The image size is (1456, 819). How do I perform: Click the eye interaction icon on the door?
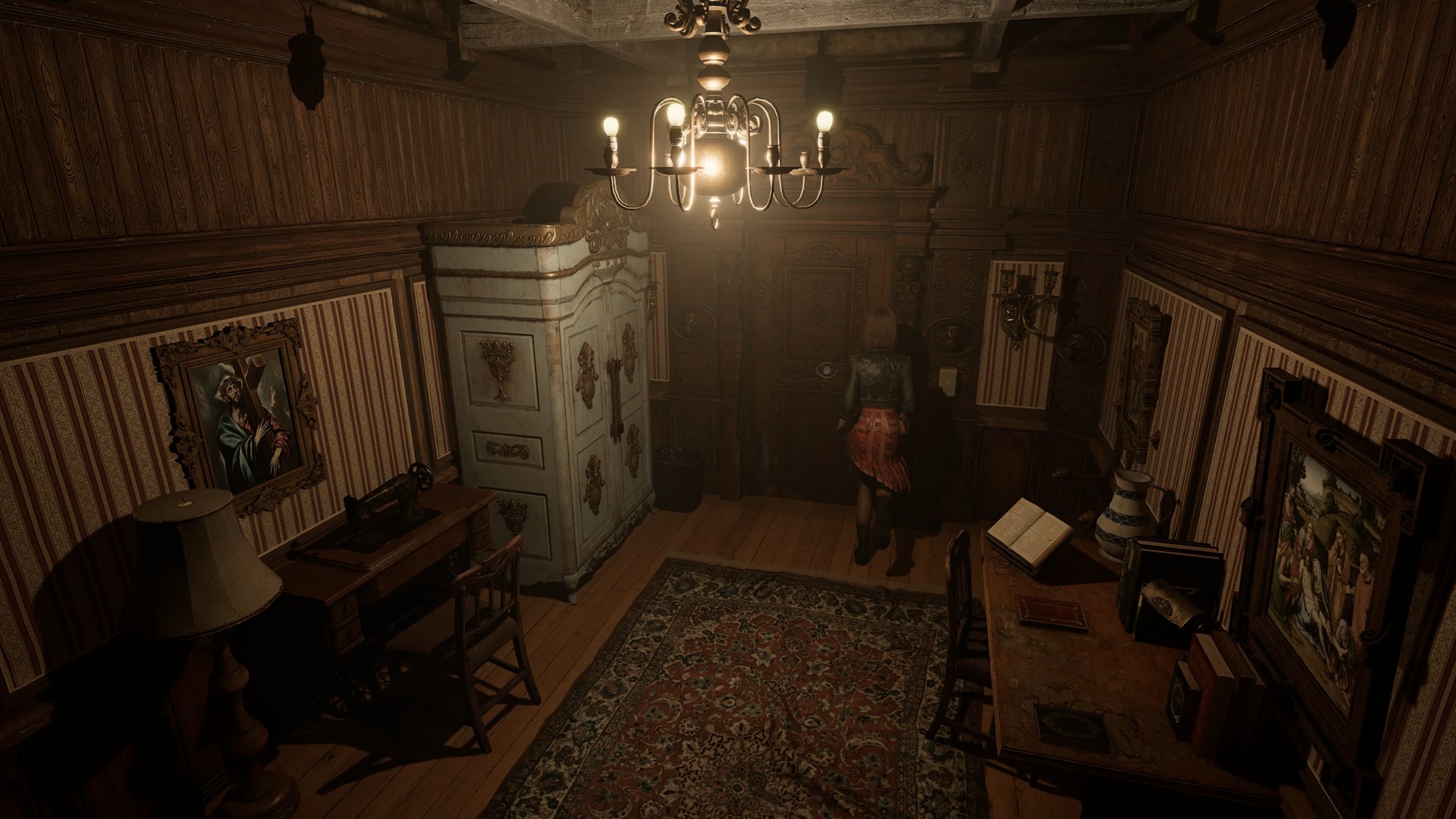pos(823,371)
